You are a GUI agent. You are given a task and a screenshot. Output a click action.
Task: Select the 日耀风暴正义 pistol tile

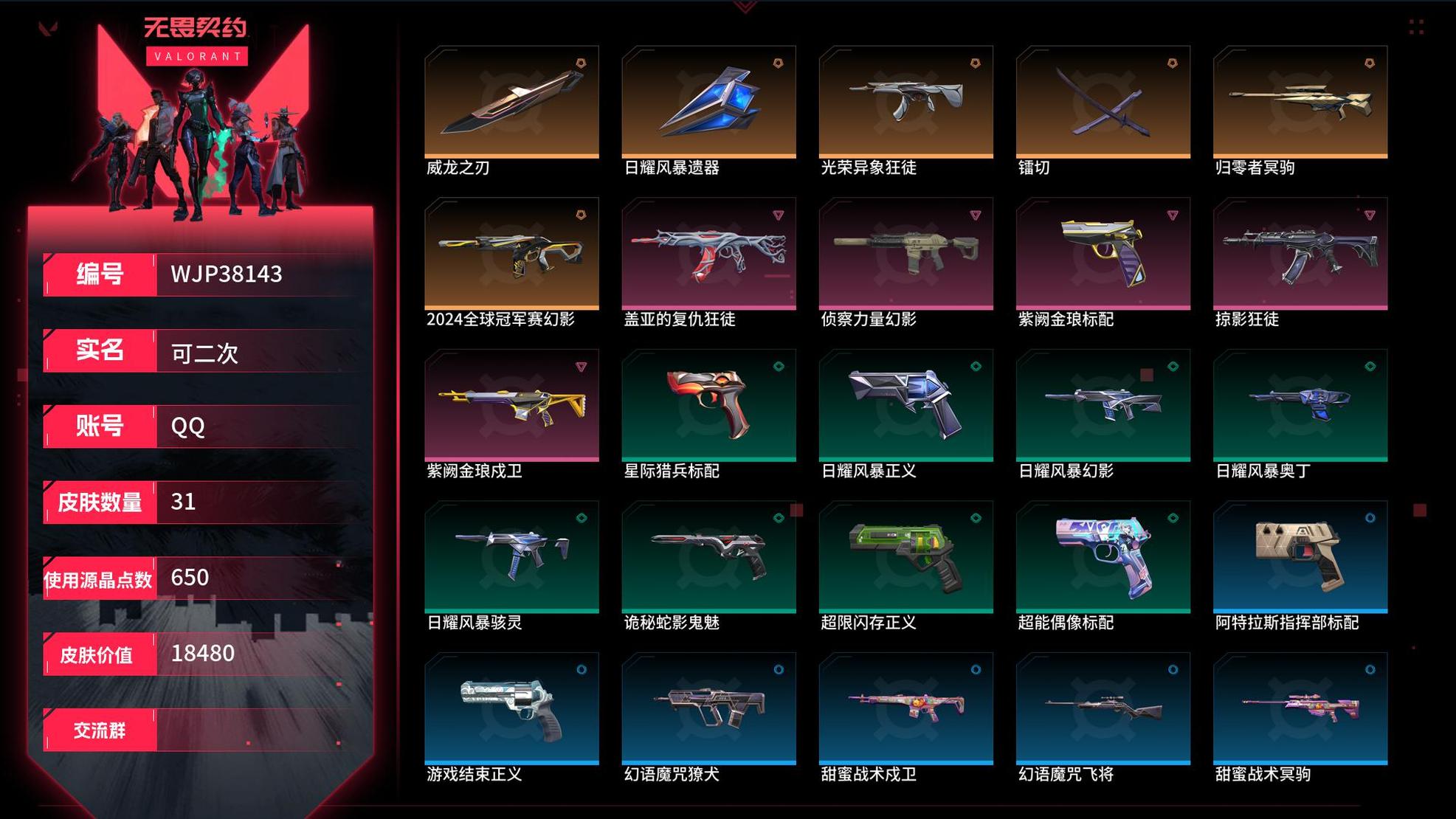(905, 405)
